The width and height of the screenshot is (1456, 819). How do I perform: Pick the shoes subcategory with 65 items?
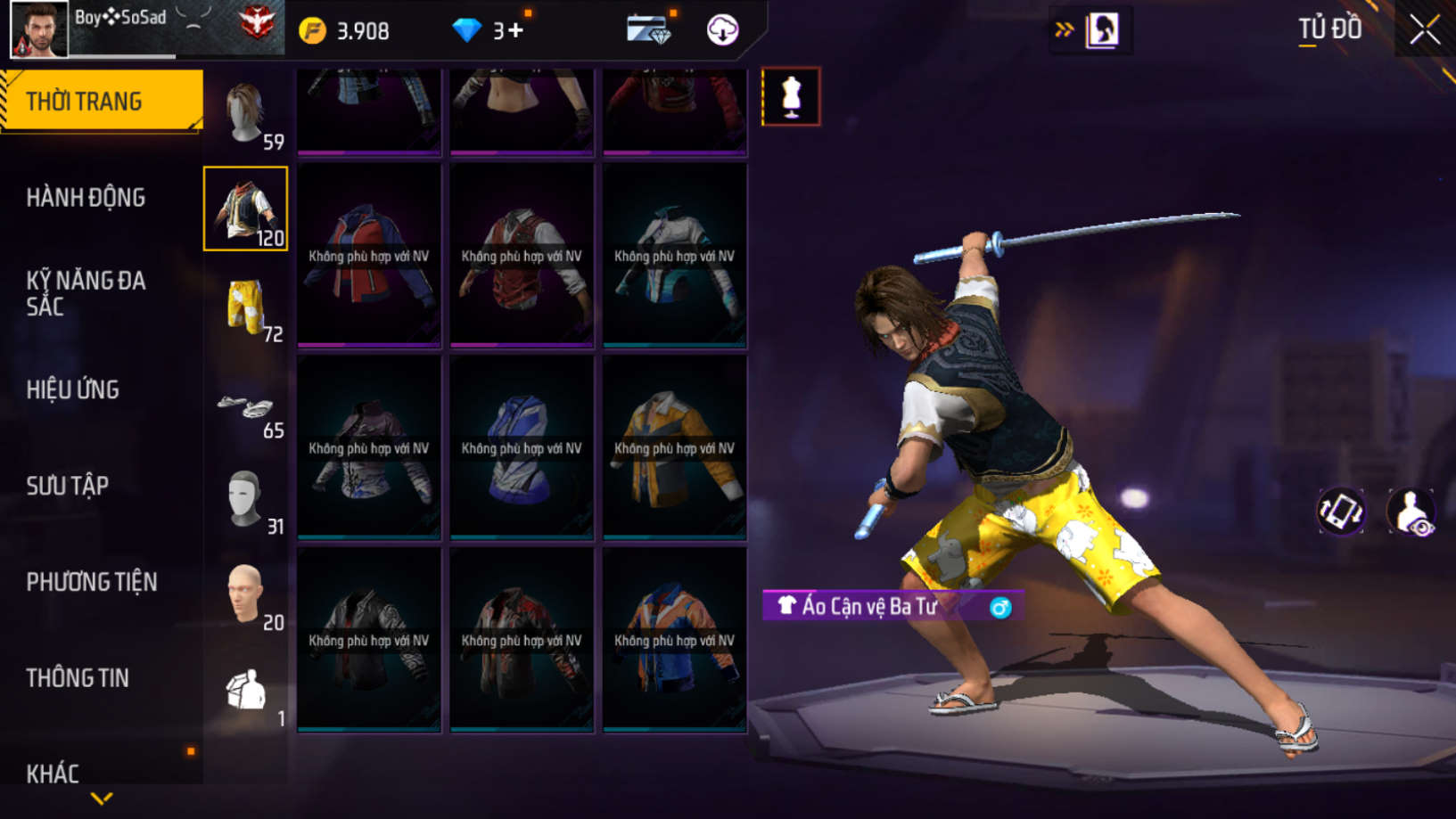click(245, 410)
